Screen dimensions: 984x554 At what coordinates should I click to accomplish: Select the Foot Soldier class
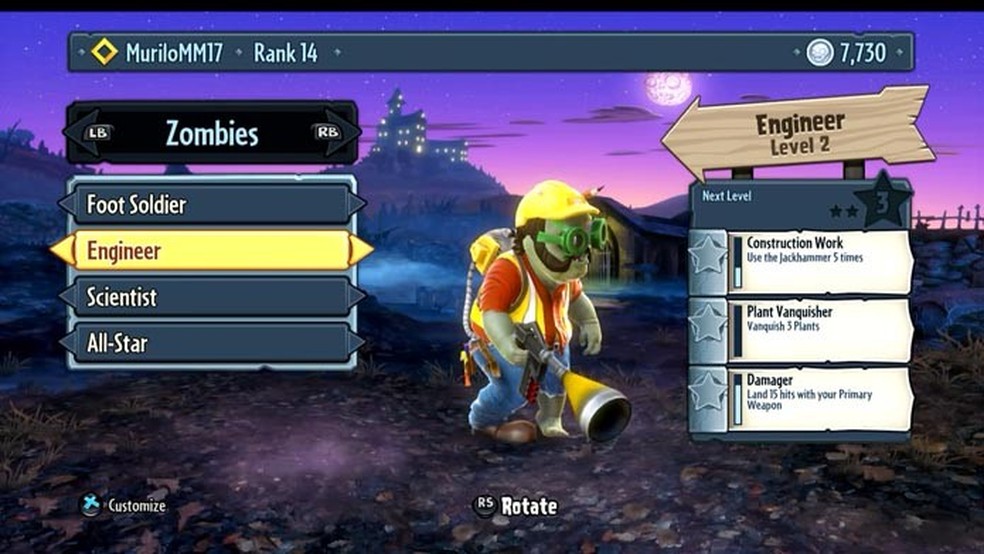pyautogui.click(x=211, y=204)
